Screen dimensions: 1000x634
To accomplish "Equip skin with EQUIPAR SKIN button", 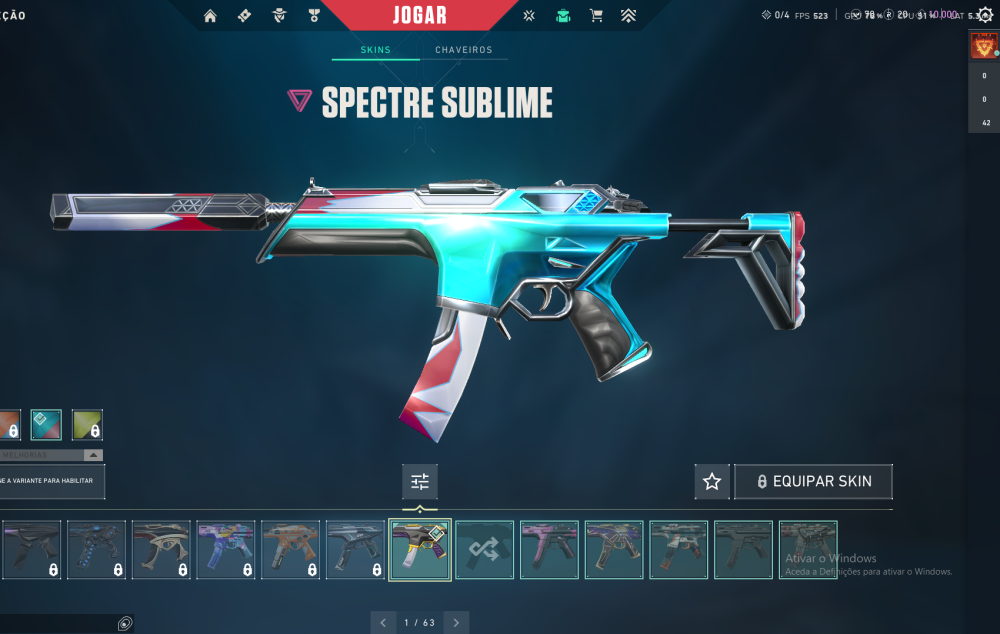I will pyautogui.click(x=813, y=482).
